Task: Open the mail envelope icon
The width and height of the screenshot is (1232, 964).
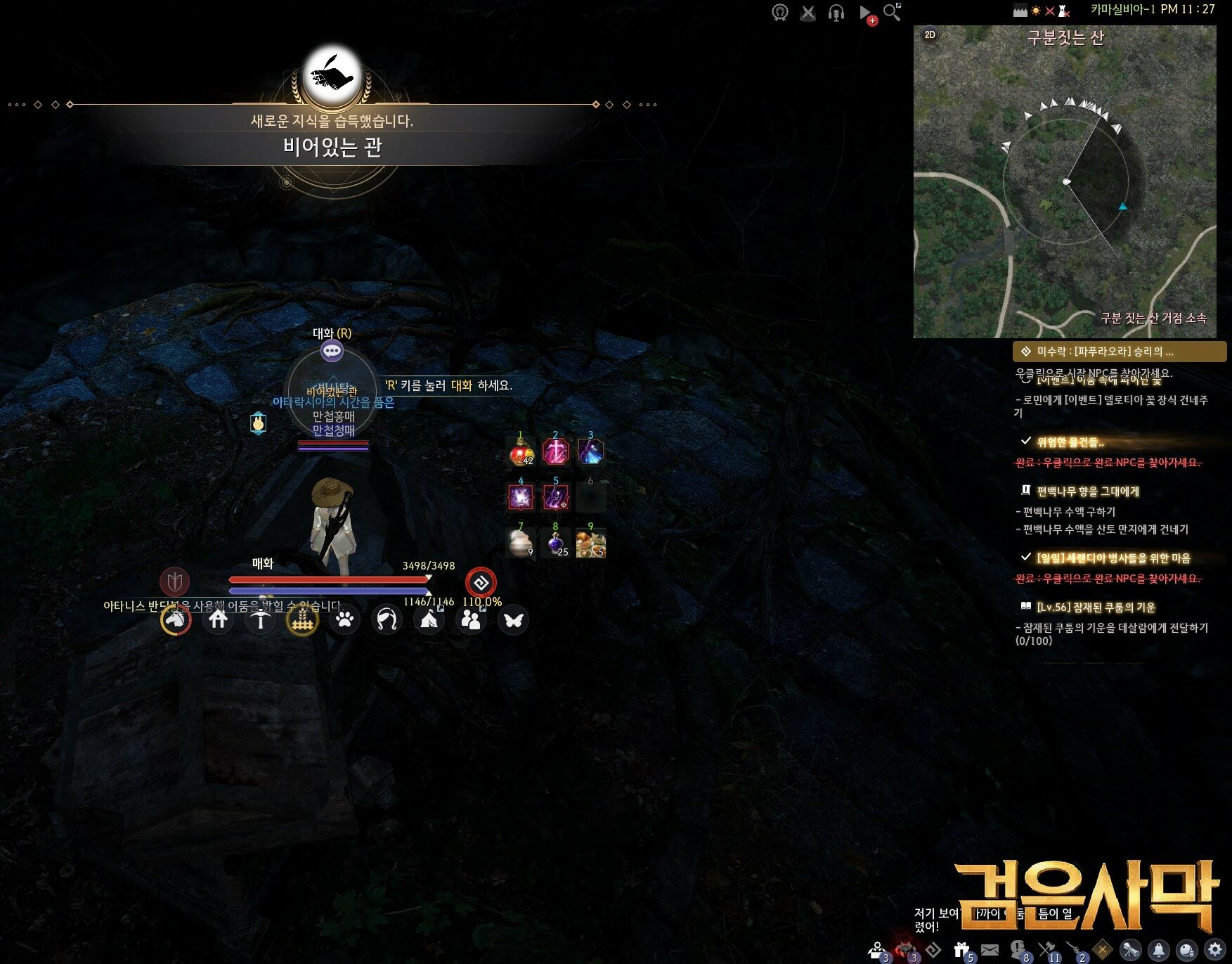Action: click(x=990, y=950)
